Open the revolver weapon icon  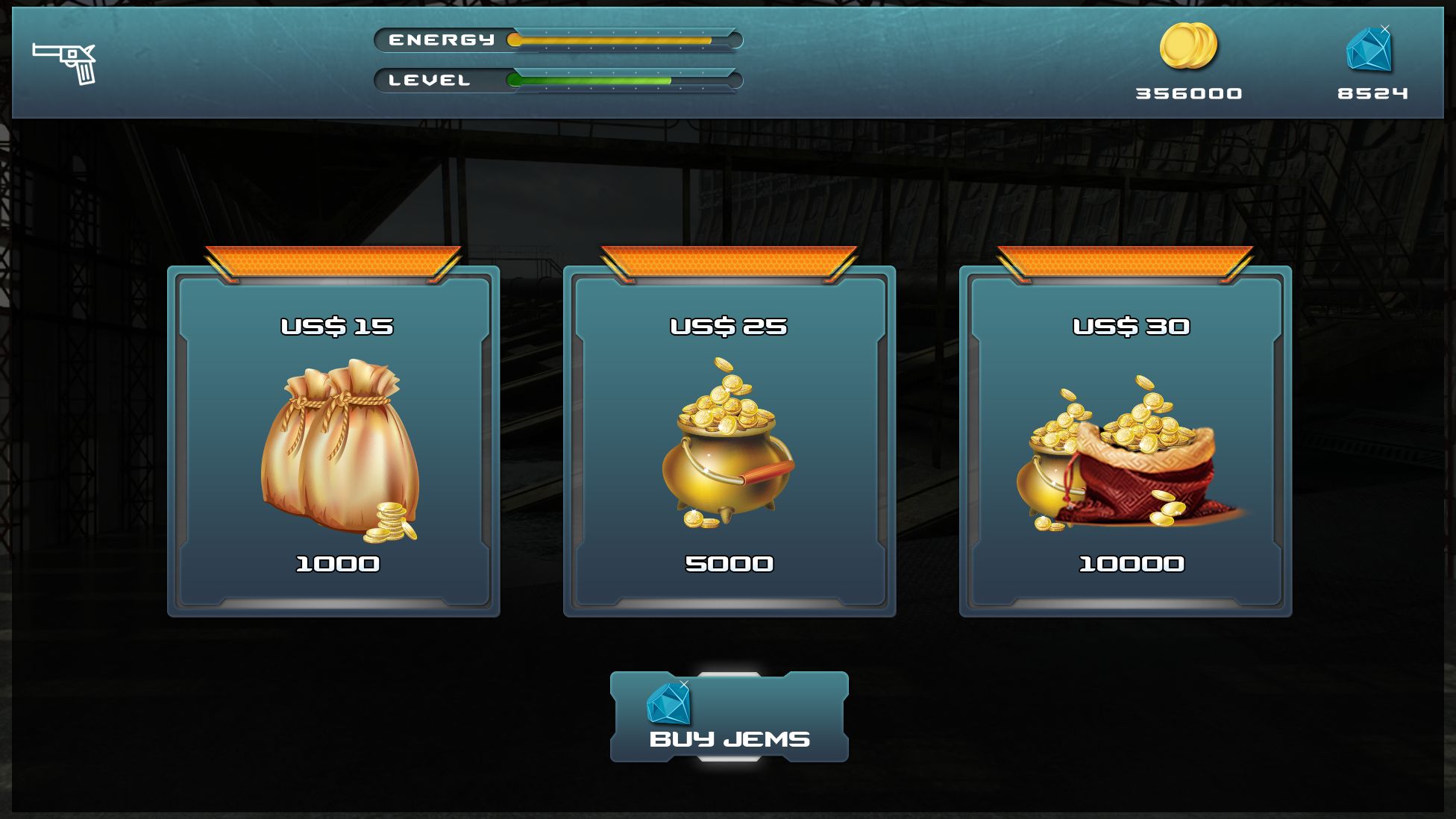pyautogui.click(x=65, y=63)
